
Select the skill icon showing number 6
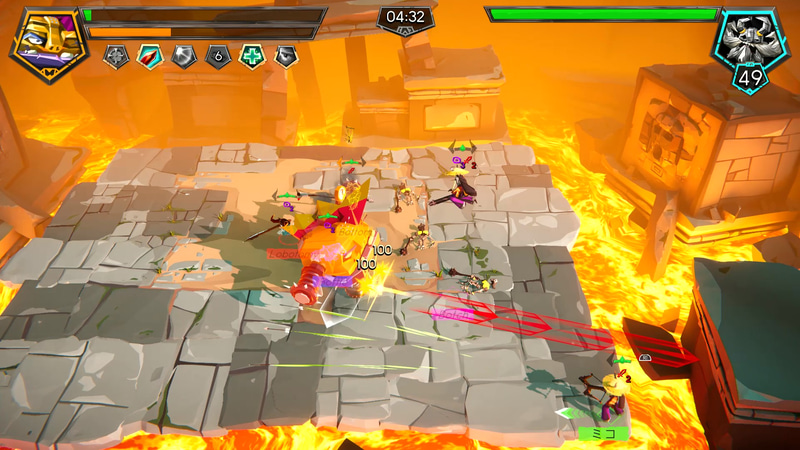pos(218,57)
